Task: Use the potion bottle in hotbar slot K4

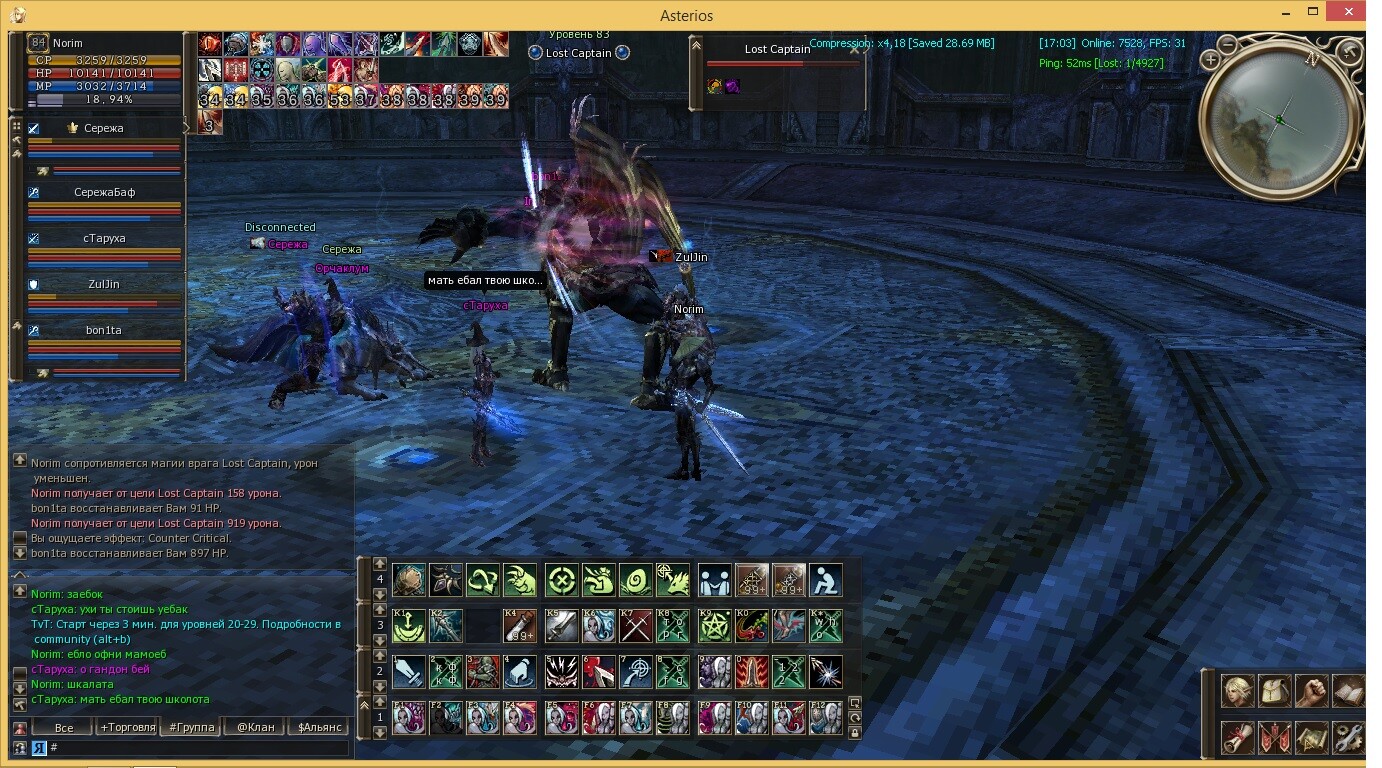Action: click(520, 626)
